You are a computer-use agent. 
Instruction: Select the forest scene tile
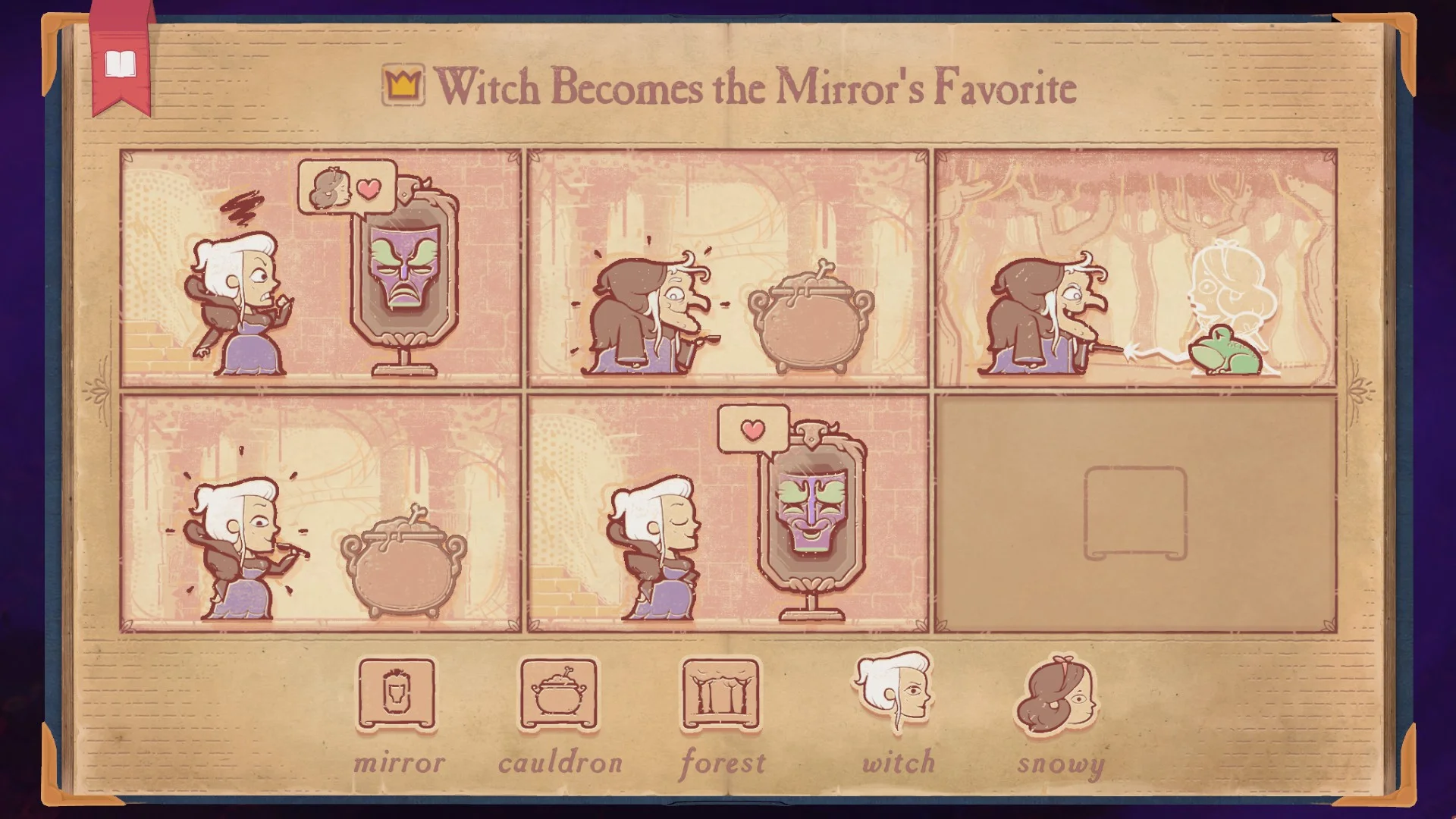[x=720, y=695]
